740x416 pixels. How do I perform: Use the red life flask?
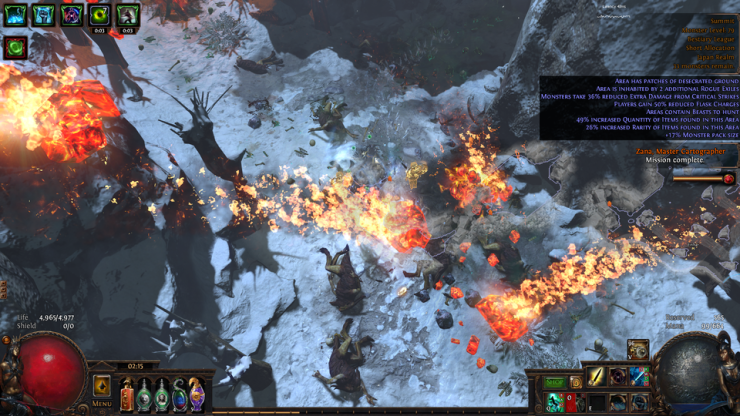click(127, 395)
